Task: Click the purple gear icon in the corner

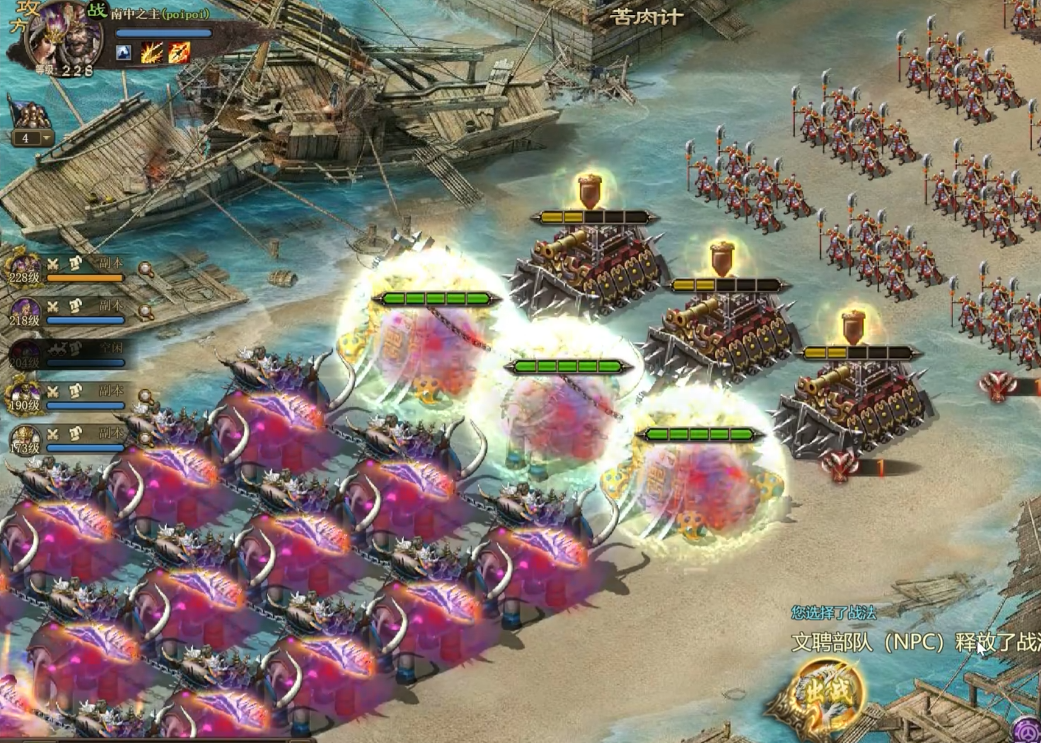Action: coord(1026,730)
